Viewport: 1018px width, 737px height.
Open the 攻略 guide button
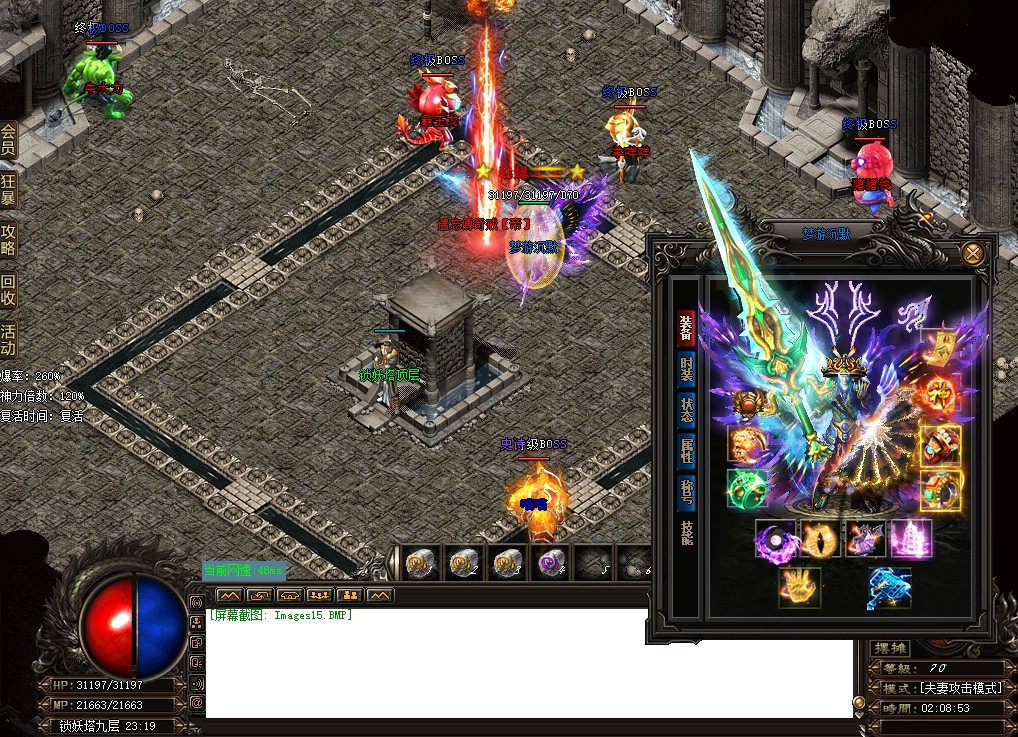pyautogui.click(x=9, y=240)
